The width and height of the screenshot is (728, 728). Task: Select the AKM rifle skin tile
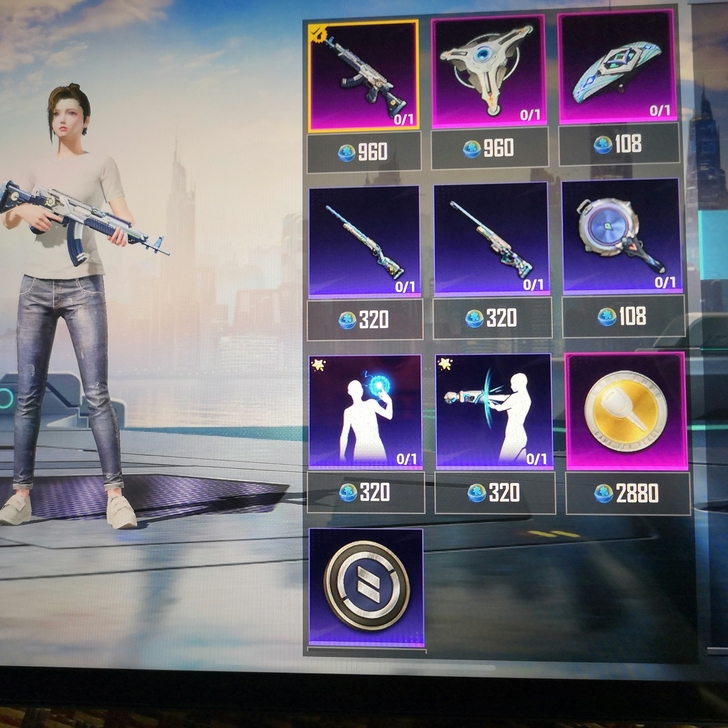point(363,77)
